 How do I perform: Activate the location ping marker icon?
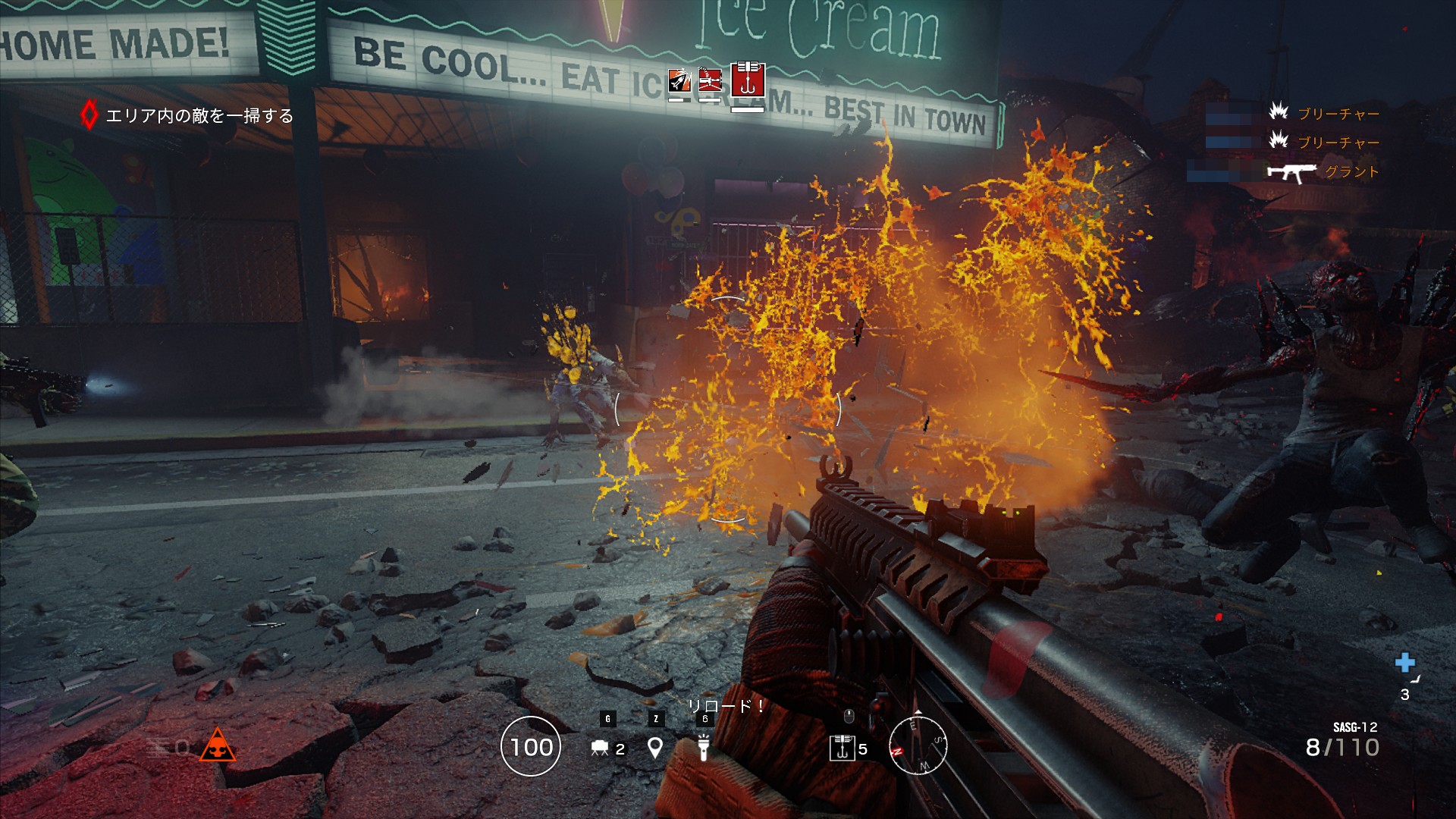(x=655, y=748)
